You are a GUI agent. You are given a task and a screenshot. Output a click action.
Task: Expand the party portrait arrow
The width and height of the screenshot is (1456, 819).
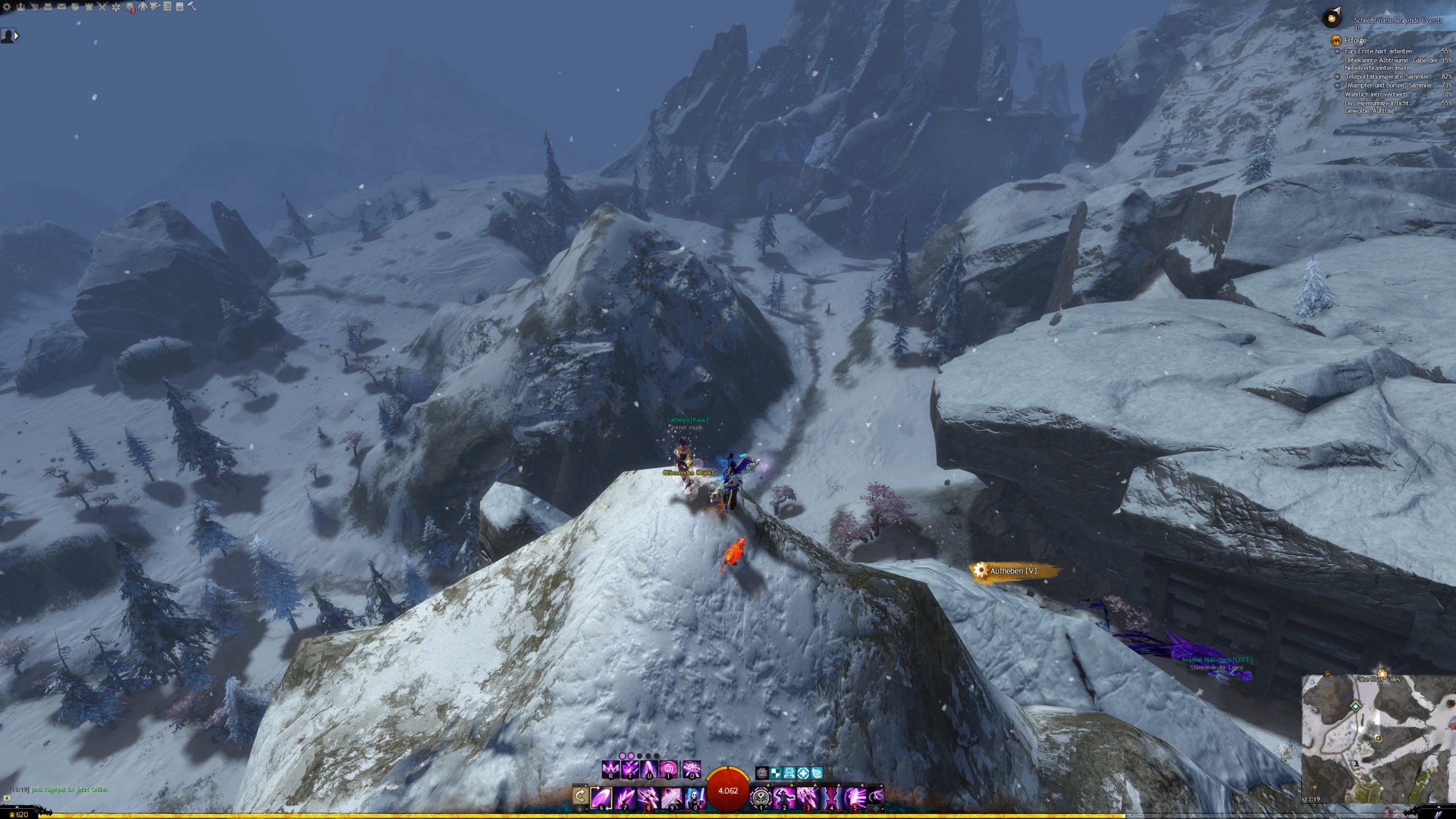[x=16, y=36]
